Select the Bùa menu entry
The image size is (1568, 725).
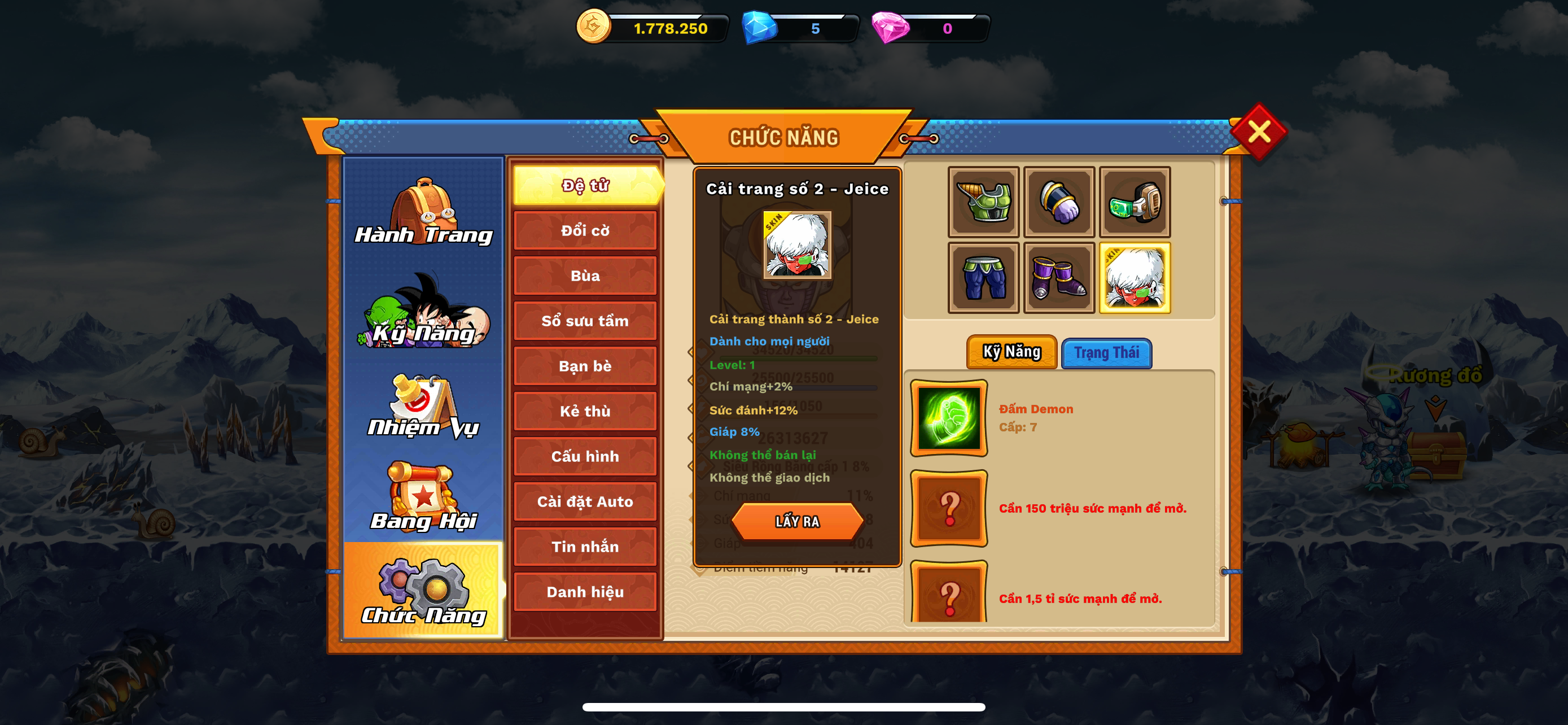click(x=585, y=276)
